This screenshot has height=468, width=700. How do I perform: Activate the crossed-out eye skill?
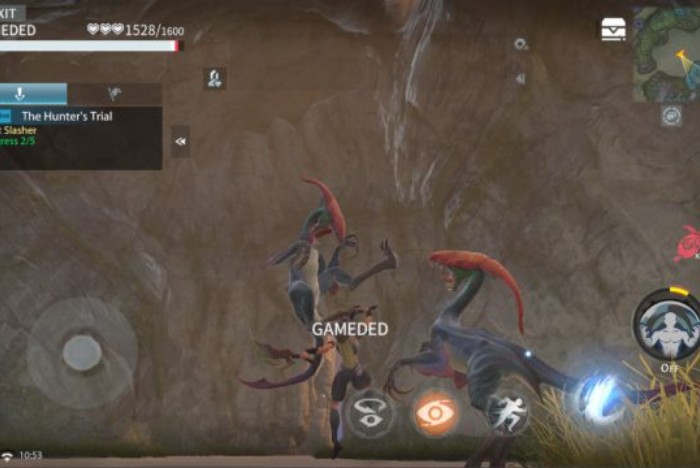coord(370,413)
